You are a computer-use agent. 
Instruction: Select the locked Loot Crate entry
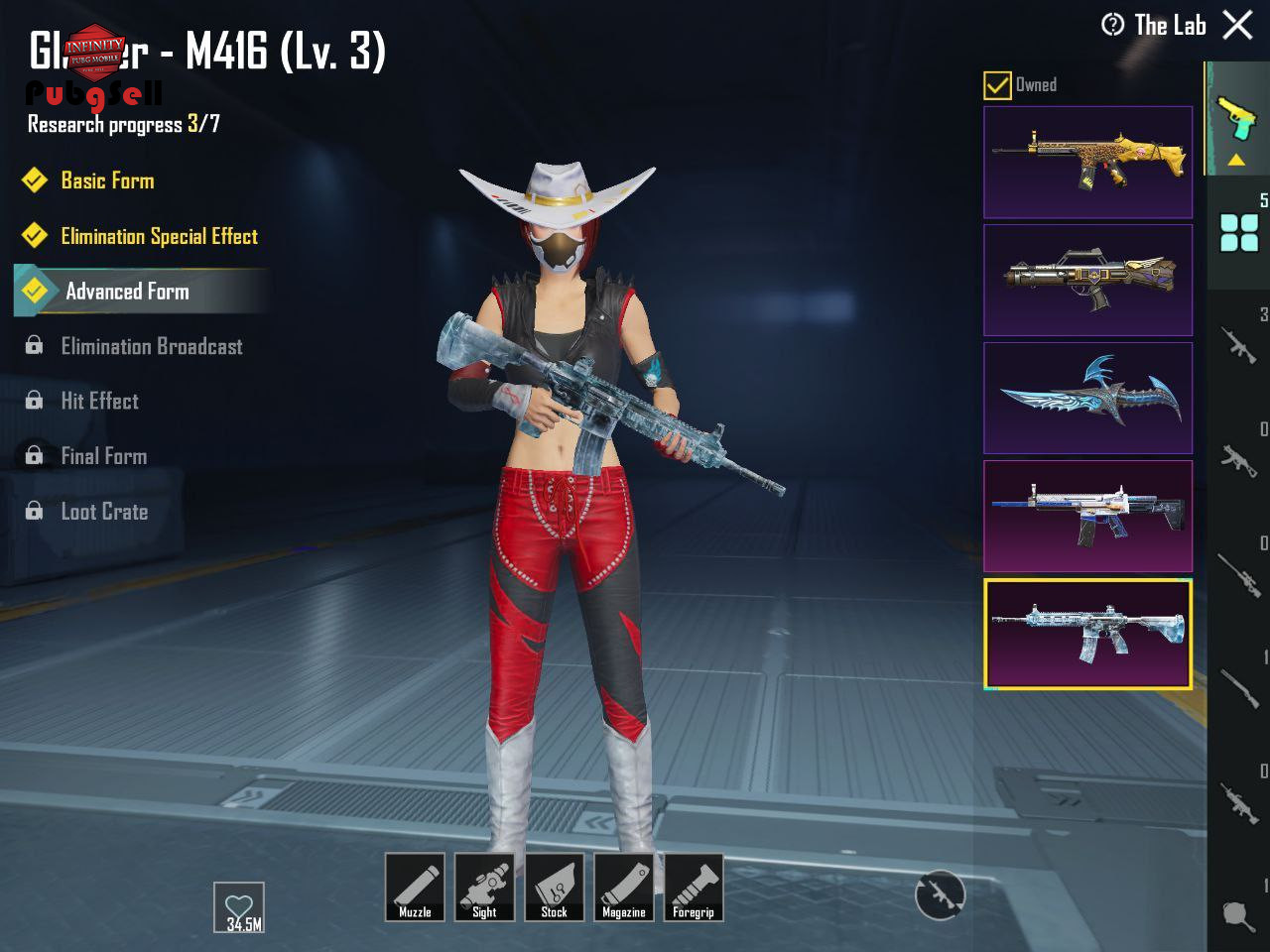(104, 512)
